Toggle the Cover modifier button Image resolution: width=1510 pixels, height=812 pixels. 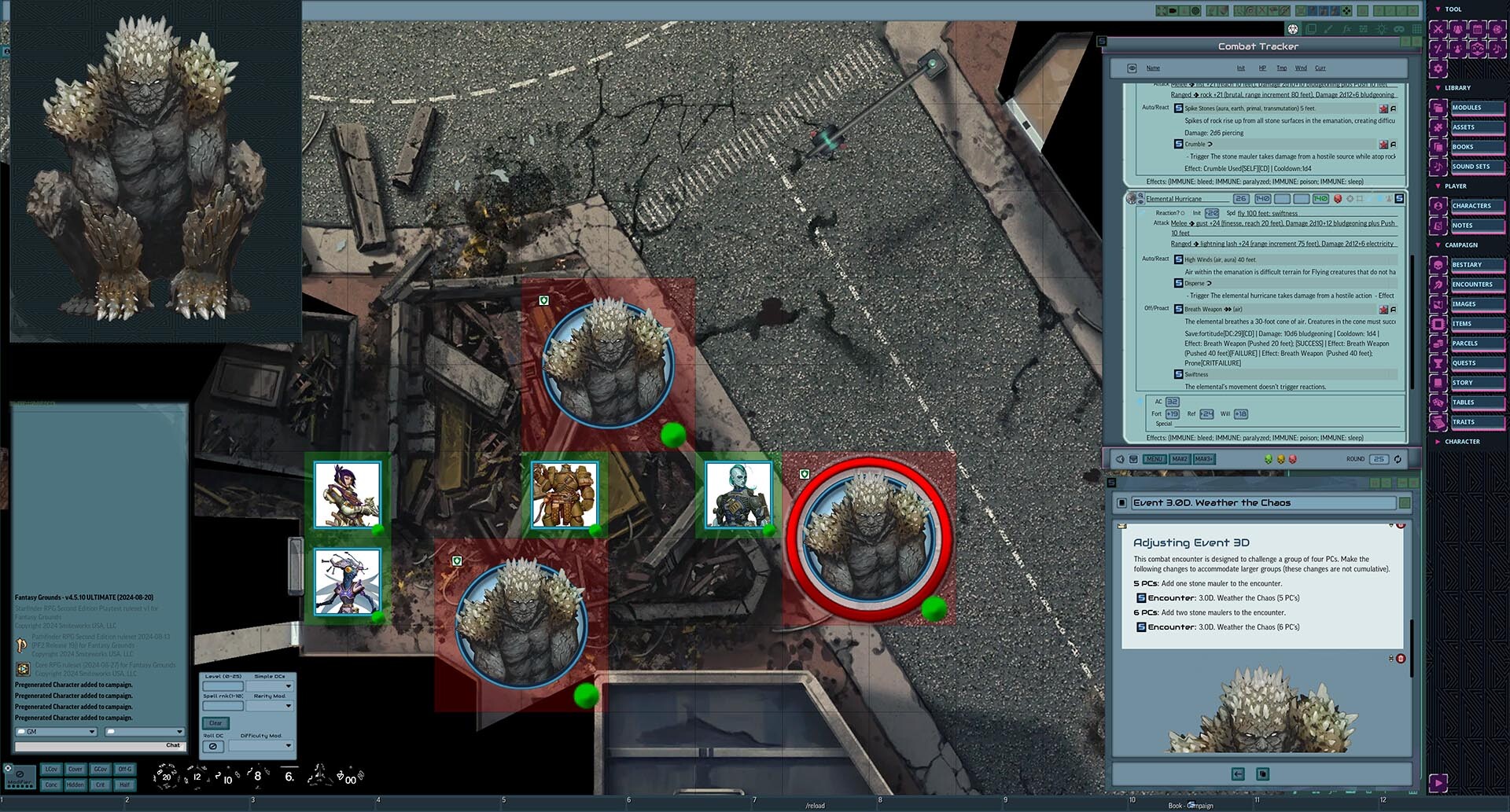click(75, 769)
